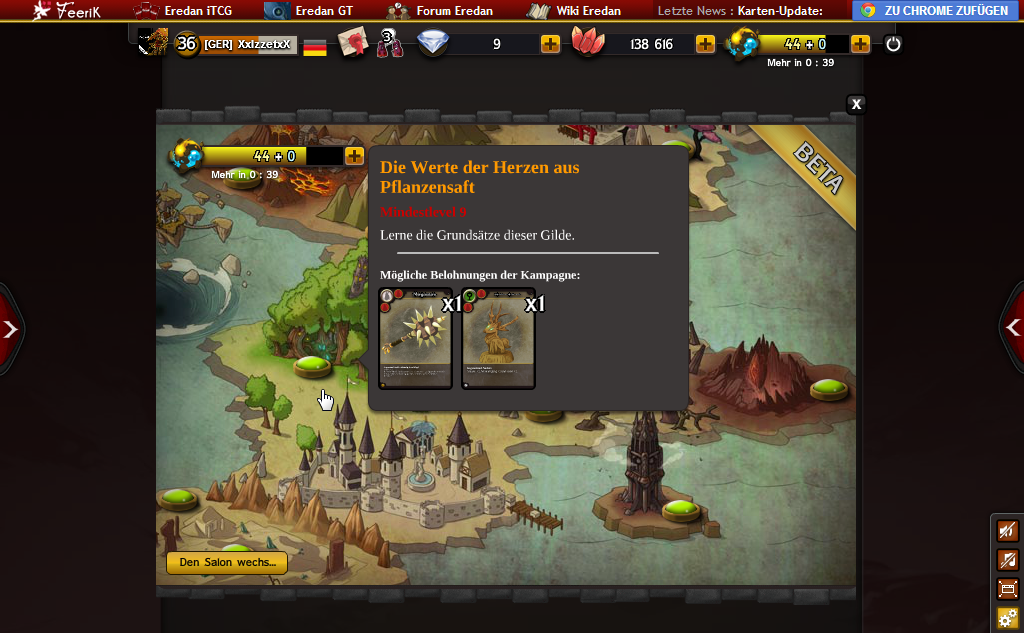Image resolution: width=1024 pixels, height=633 pixels.
Task: Add more diamonds with the plus button
Action: pos(550,44)
